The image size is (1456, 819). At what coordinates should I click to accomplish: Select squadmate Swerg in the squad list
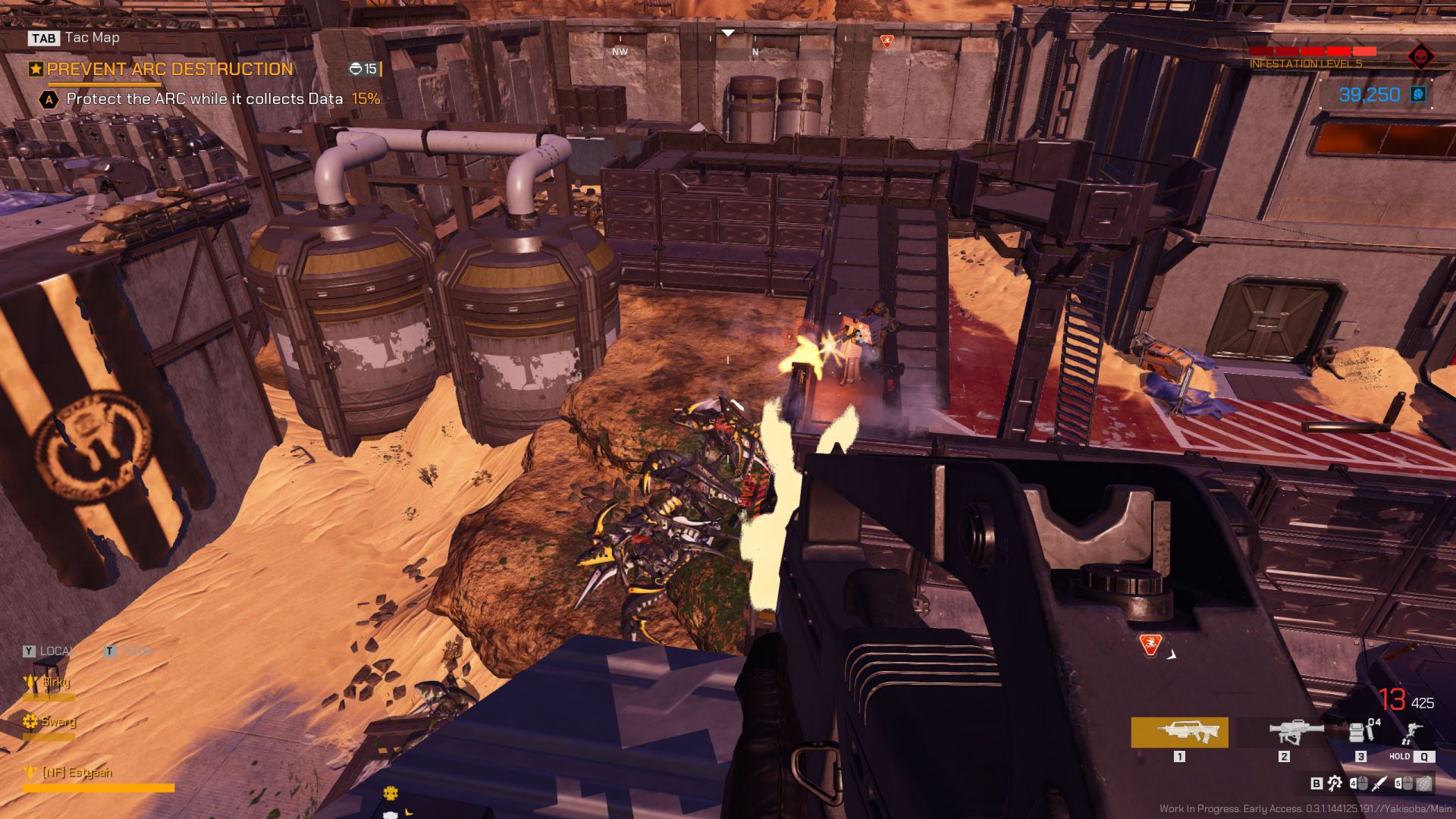(x=58, y=721)
